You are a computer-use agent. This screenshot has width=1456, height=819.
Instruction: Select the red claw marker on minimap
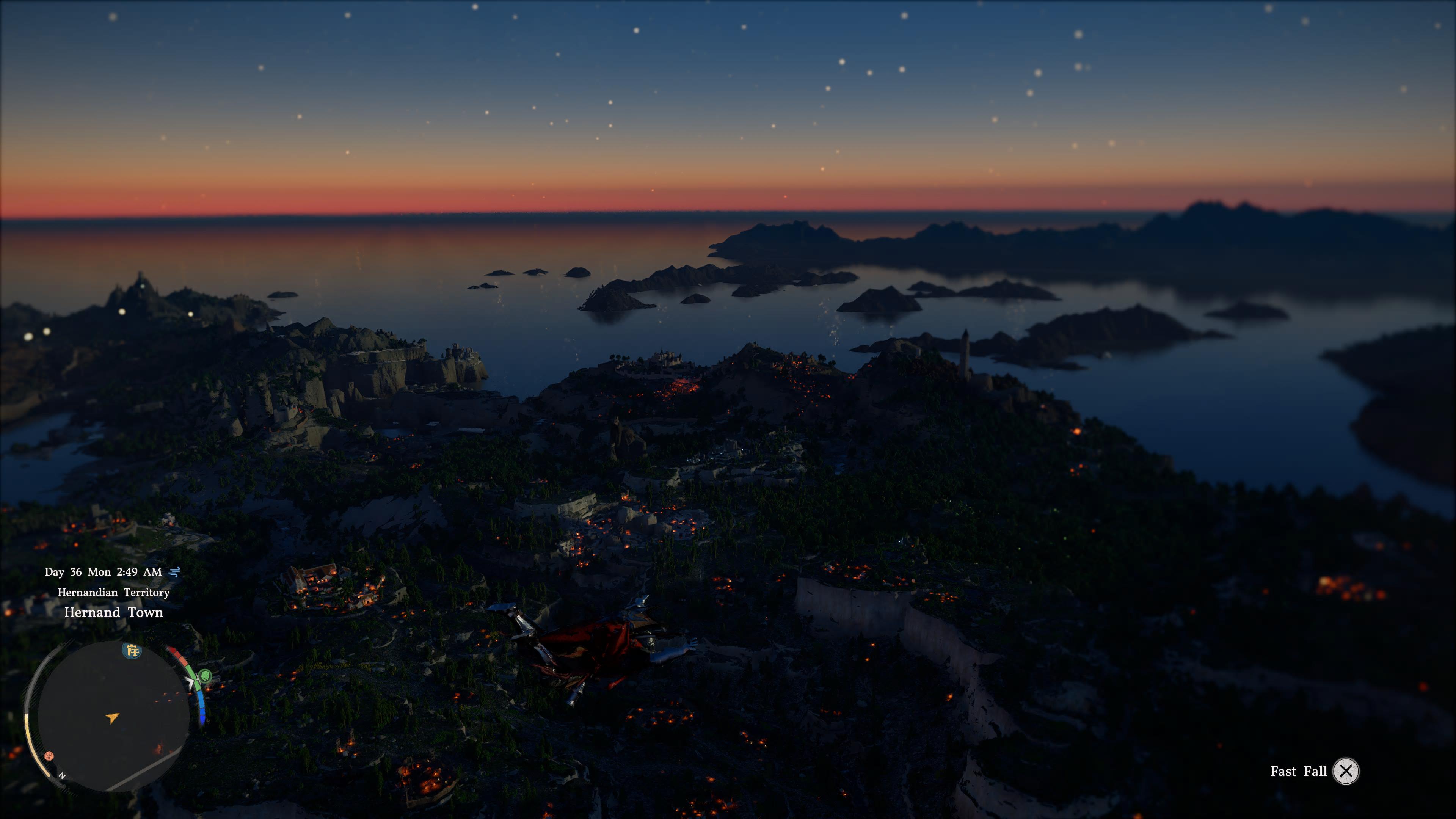coord(49,755)
